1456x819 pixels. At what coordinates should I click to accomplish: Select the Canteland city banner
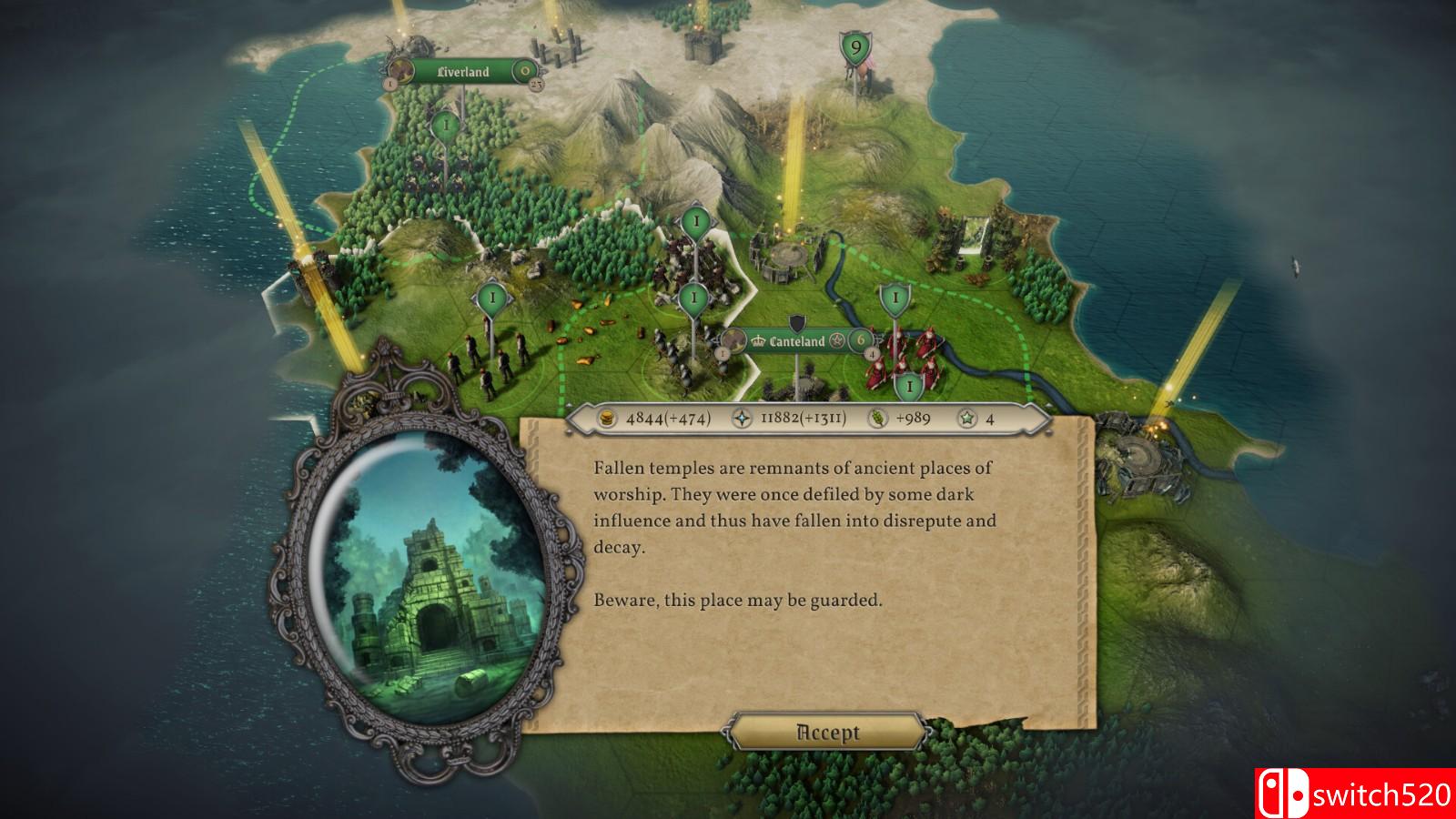796,341
